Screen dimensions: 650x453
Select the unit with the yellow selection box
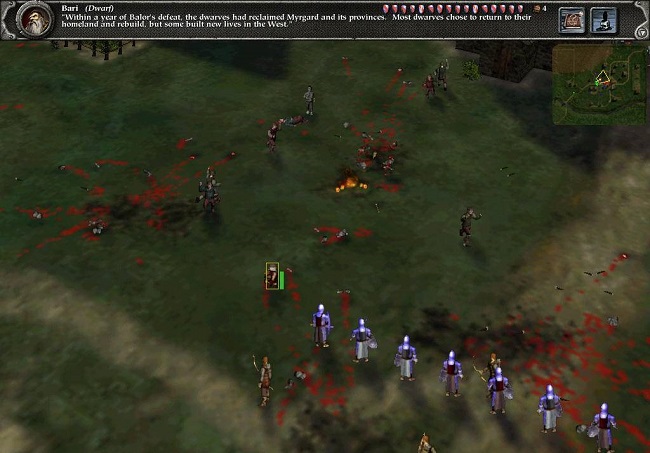[272, 277]
